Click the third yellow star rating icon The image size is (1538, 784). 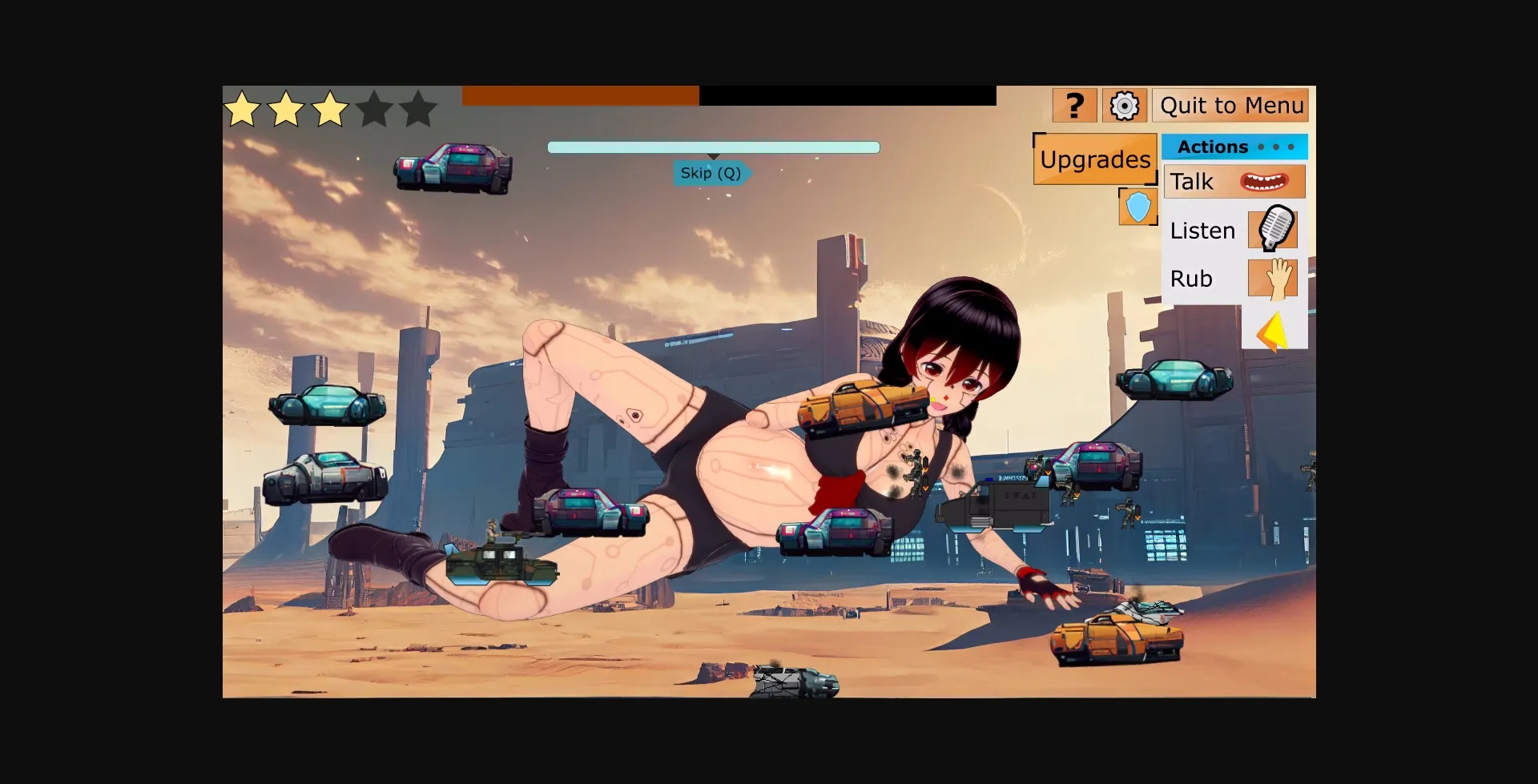(x=329, y=109)
